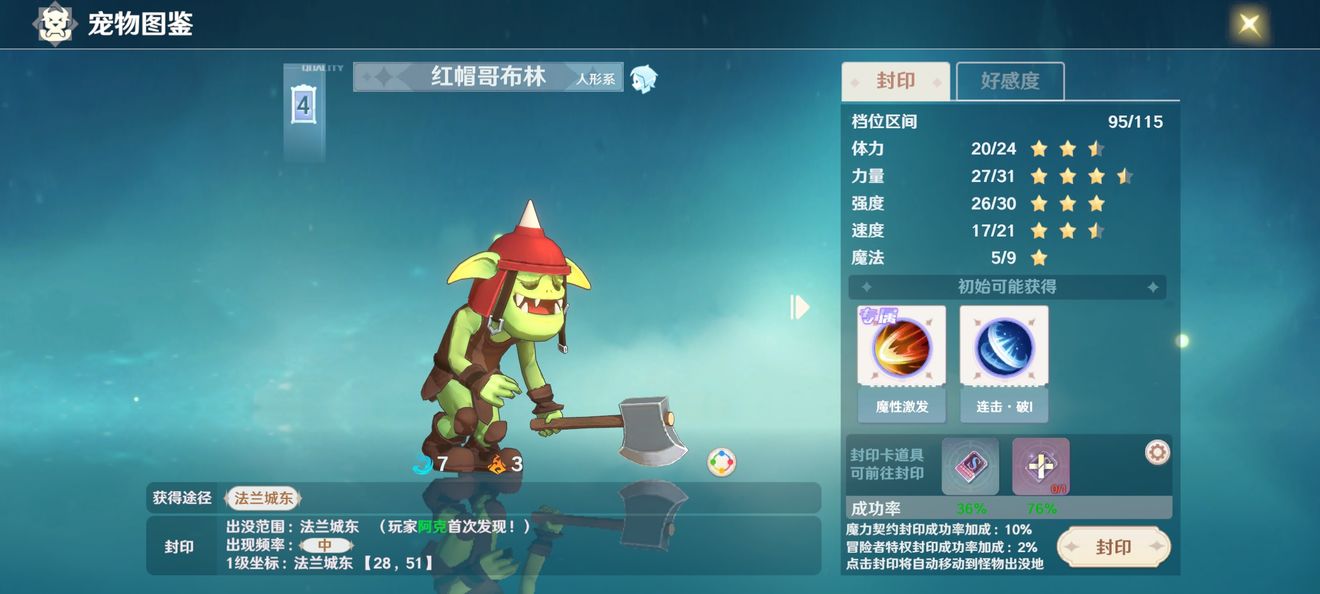The image size is (1320, 594).
Task: Close the pet encyclopedia window
Action: [x=1249, y=24]
